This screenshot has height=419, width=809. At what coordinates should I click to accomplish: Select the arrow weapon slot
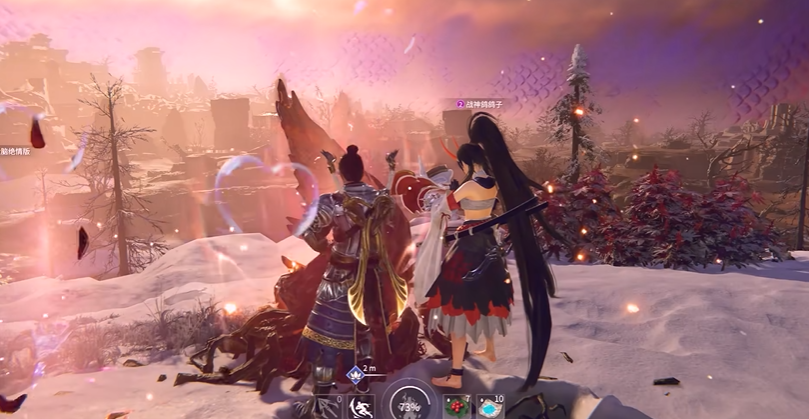(x=329, y=407)
